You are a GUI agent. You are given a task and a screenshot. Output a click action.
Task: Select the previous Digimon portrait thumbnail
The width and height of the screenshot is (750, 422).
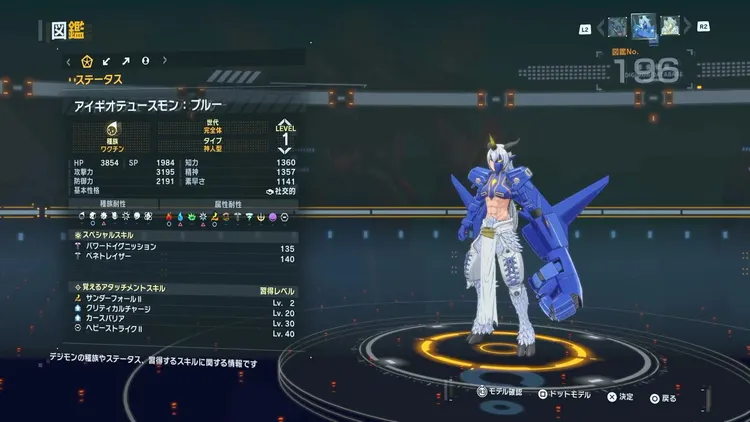click(617, 26)
